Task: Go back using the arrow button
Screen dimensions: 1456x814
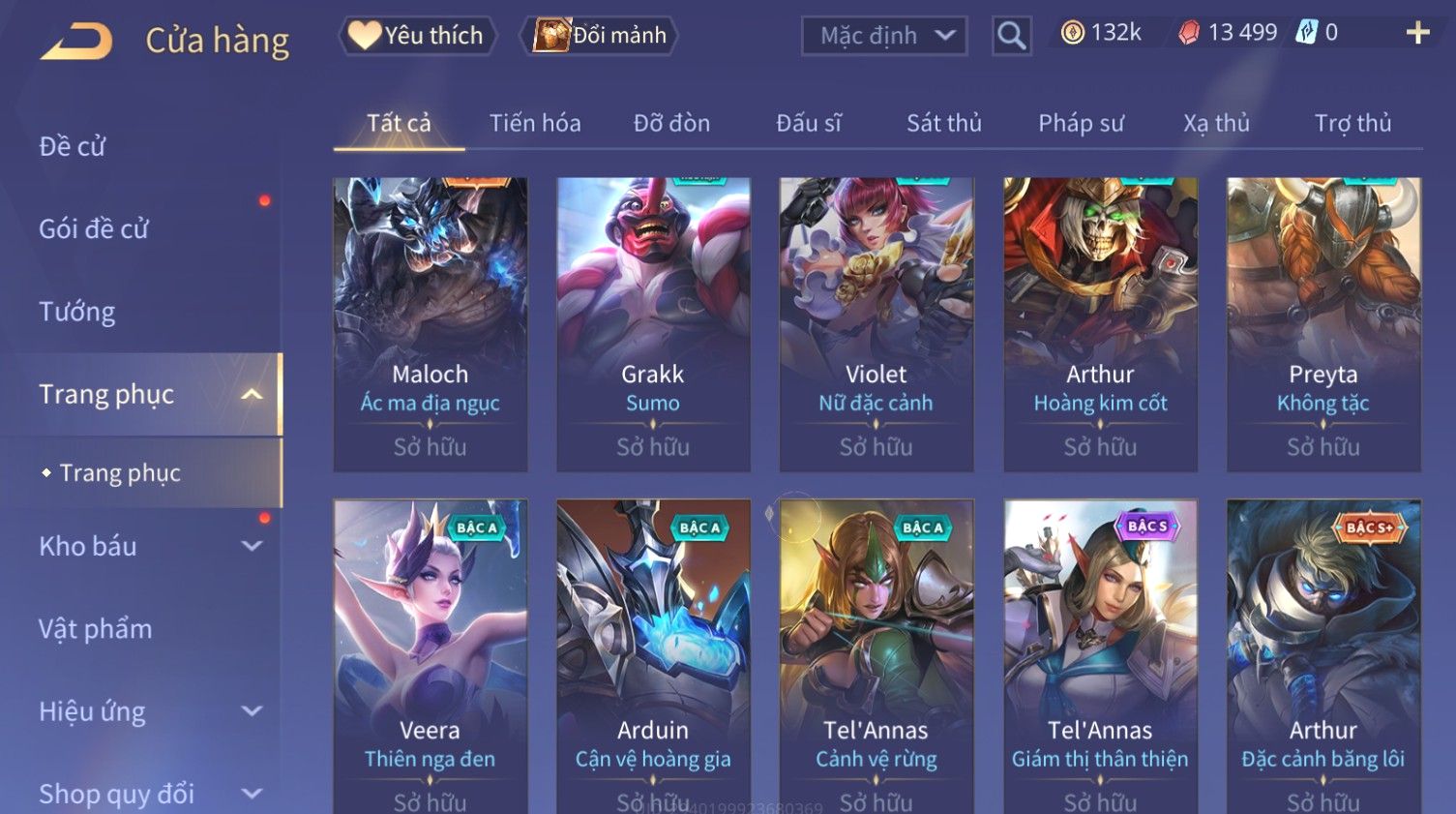Action: (76, 41)
